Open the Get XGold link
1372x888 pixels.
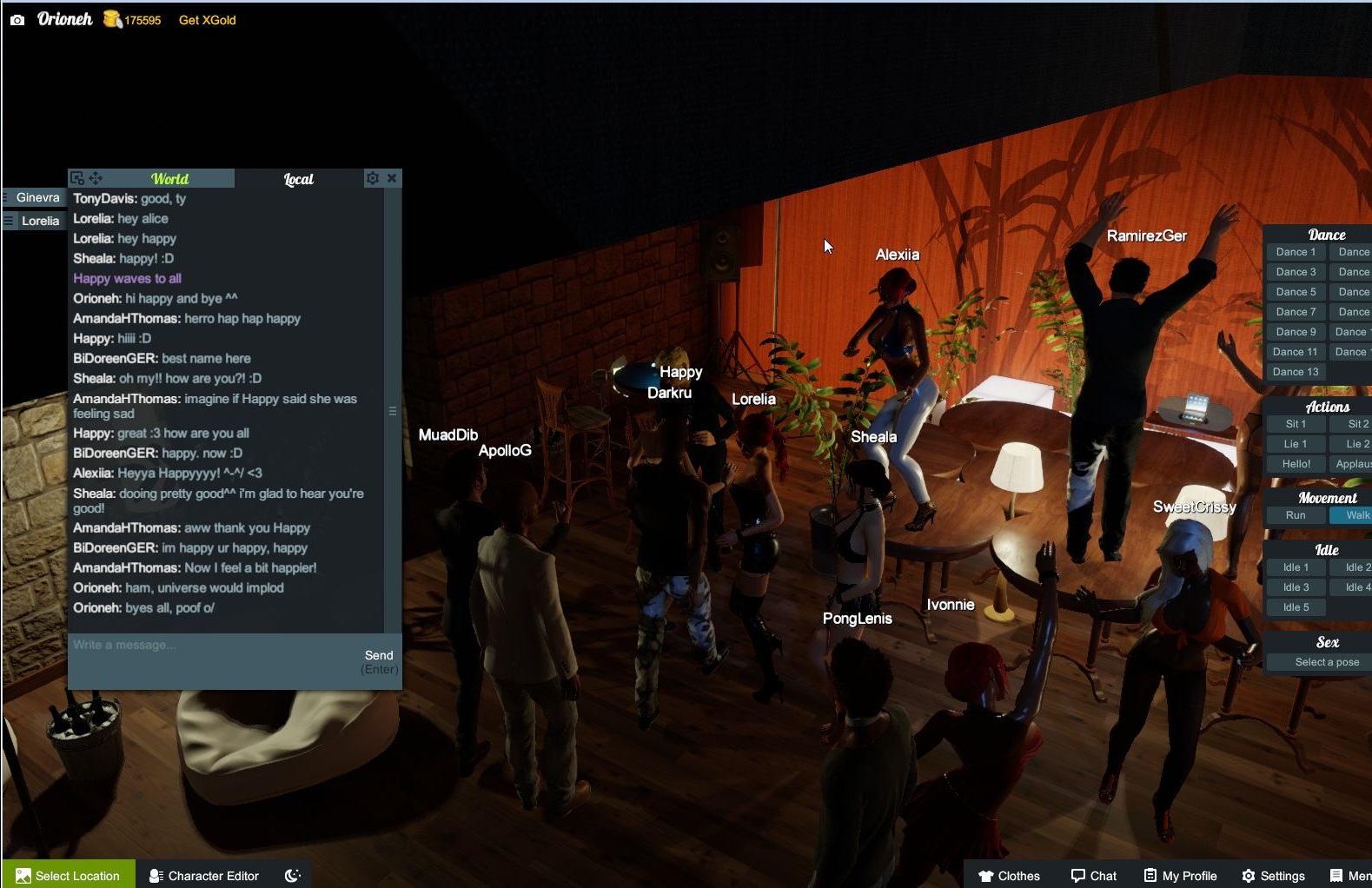click(x=206, y=19)
